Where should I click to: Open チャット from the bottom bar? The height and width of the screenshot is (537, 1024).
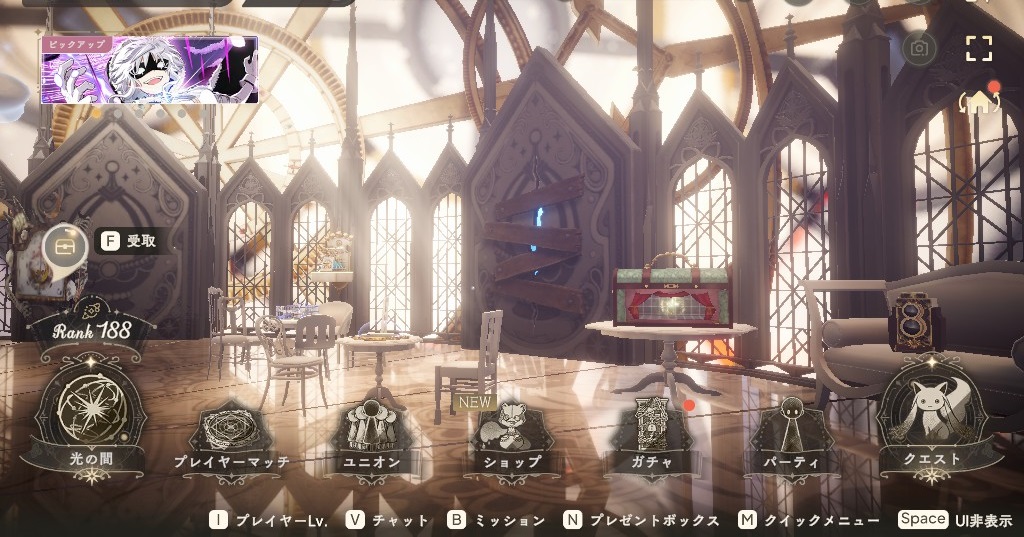click(x=388, y=520)
